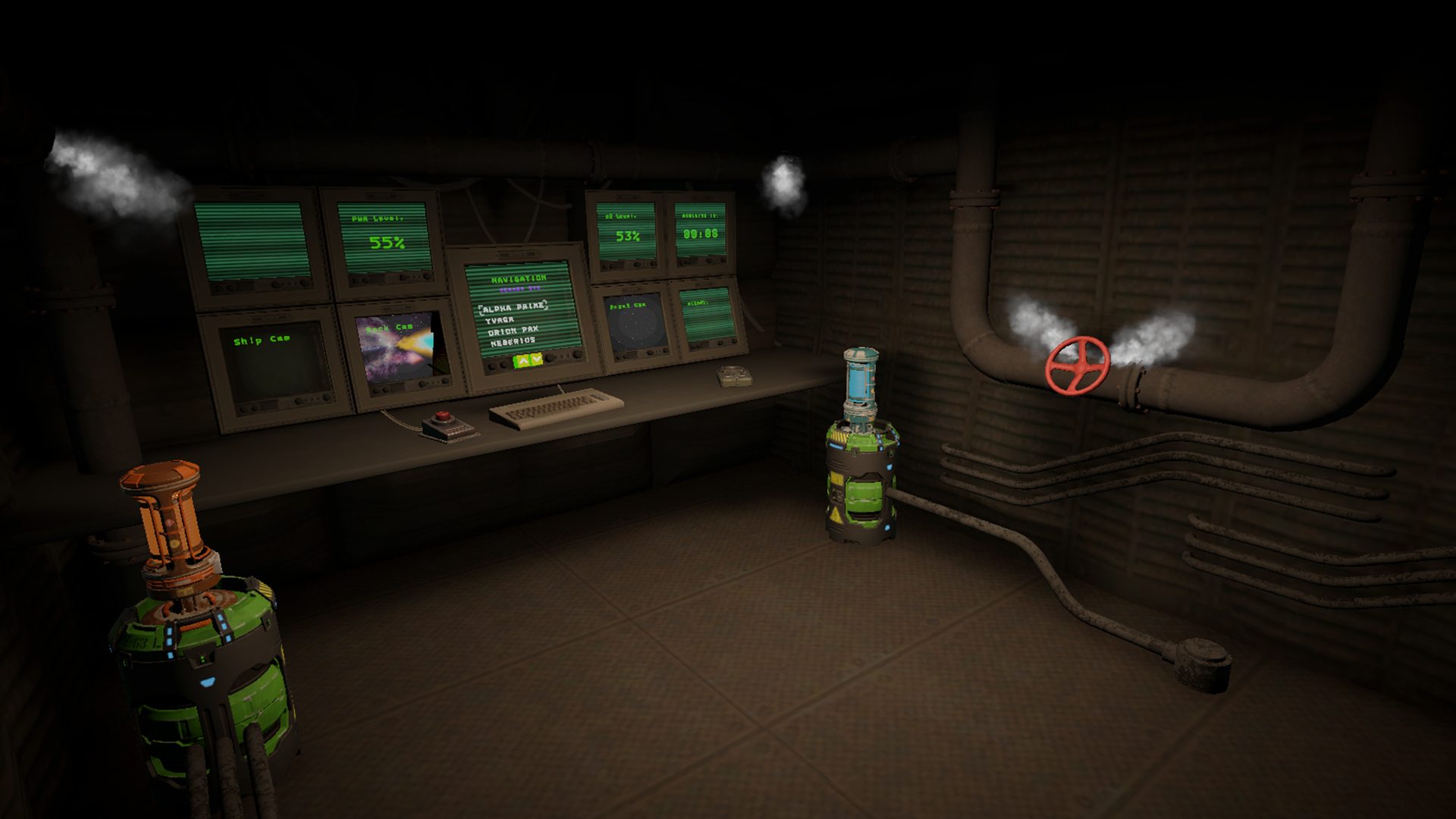Viewport: 1456px width, 819px height.
Task: Click the down arrow on Navigation screen
Action: click(x=537, y=359)
